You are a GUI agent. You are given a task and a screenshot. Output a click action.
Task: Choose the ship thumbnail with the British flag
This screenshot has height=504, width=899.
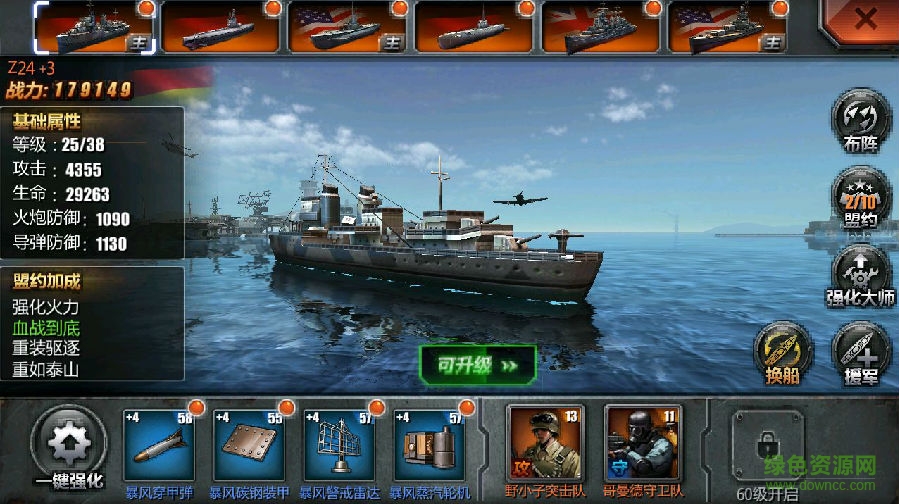600,27
